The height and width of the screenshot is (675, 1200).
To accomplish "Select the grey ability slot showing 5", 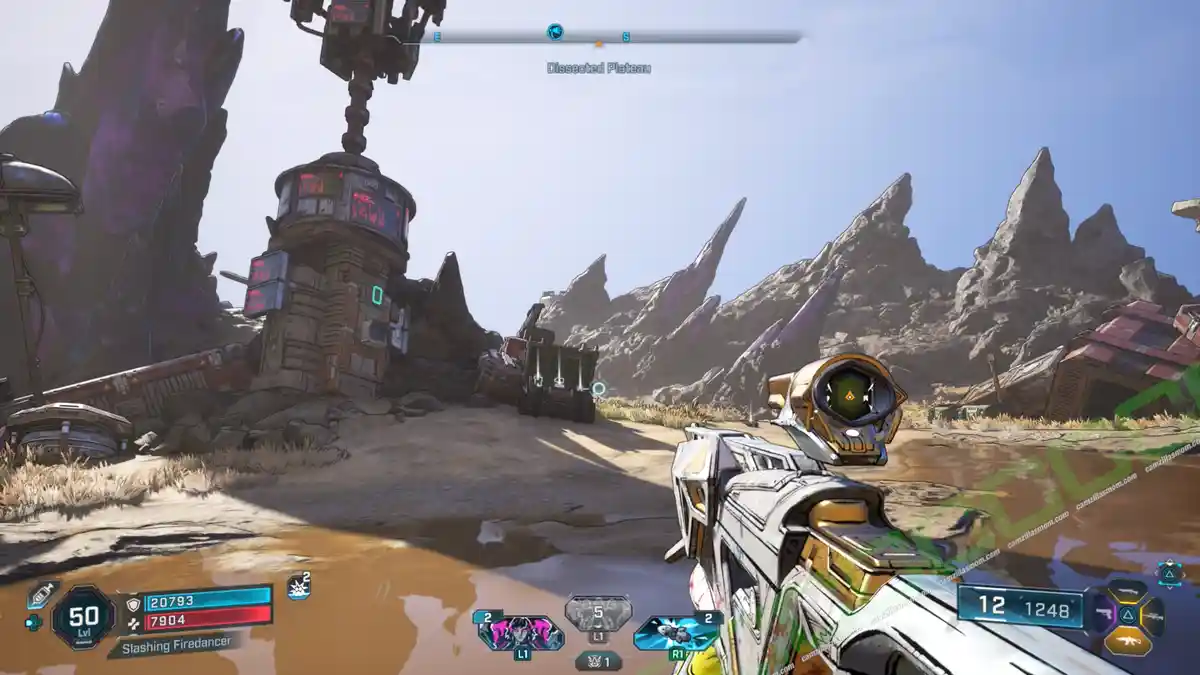I will pyautogui.click(x=598, y=614).
